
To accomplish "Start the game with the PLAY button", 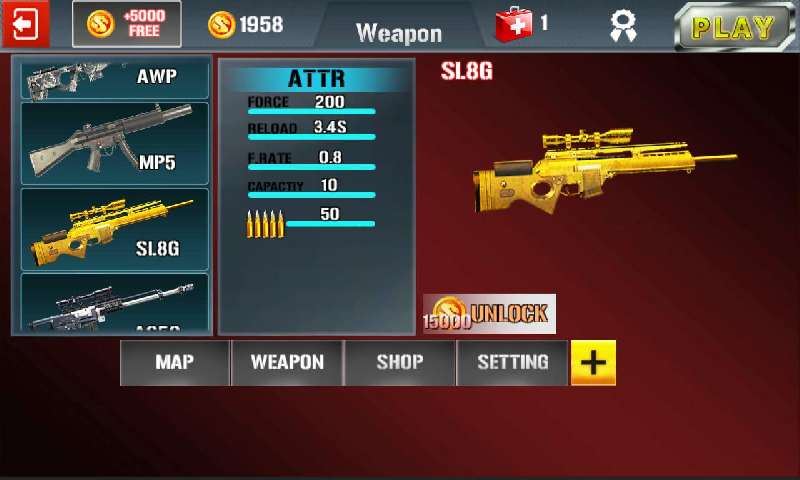I will pos(738,27).
